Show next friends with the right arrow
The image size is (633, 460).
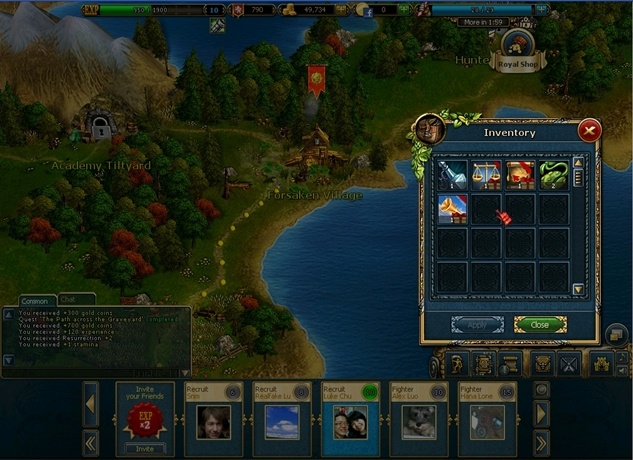coord(541,412)
